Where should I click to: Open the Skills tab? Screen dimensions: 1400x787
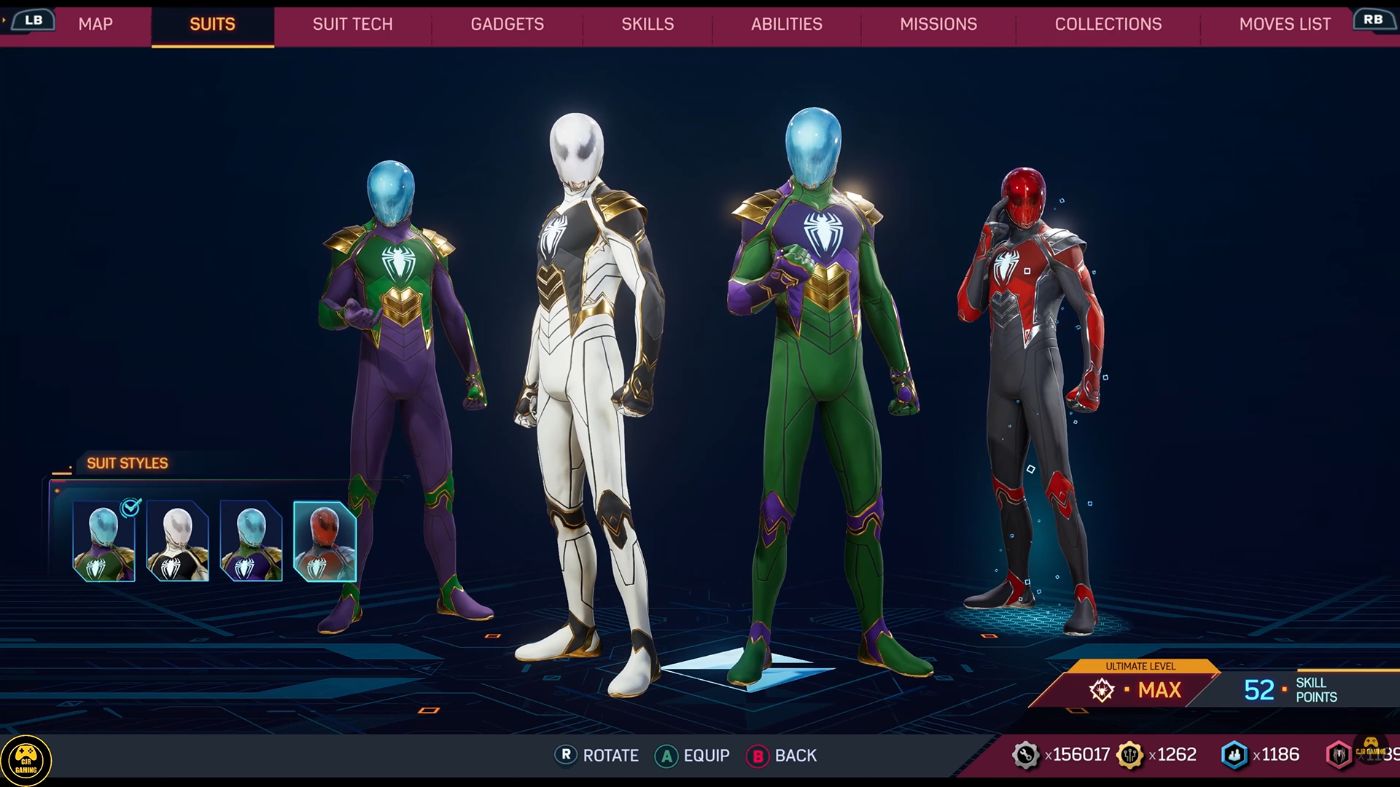(647, 24)
